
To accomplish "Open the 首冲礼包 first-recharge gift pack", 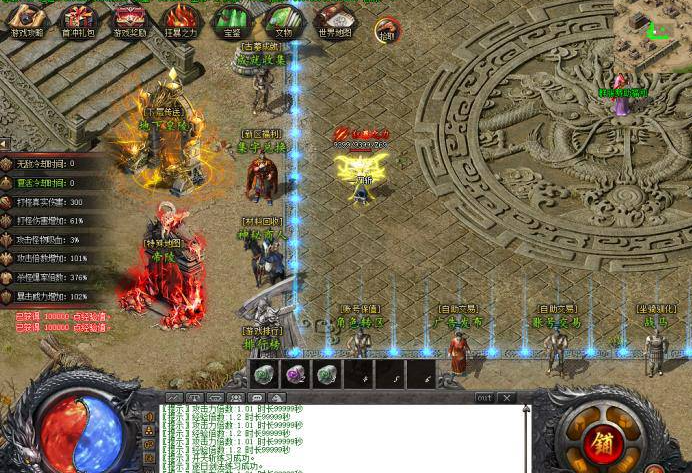I will pyautogui.click(x=78, y=20).
